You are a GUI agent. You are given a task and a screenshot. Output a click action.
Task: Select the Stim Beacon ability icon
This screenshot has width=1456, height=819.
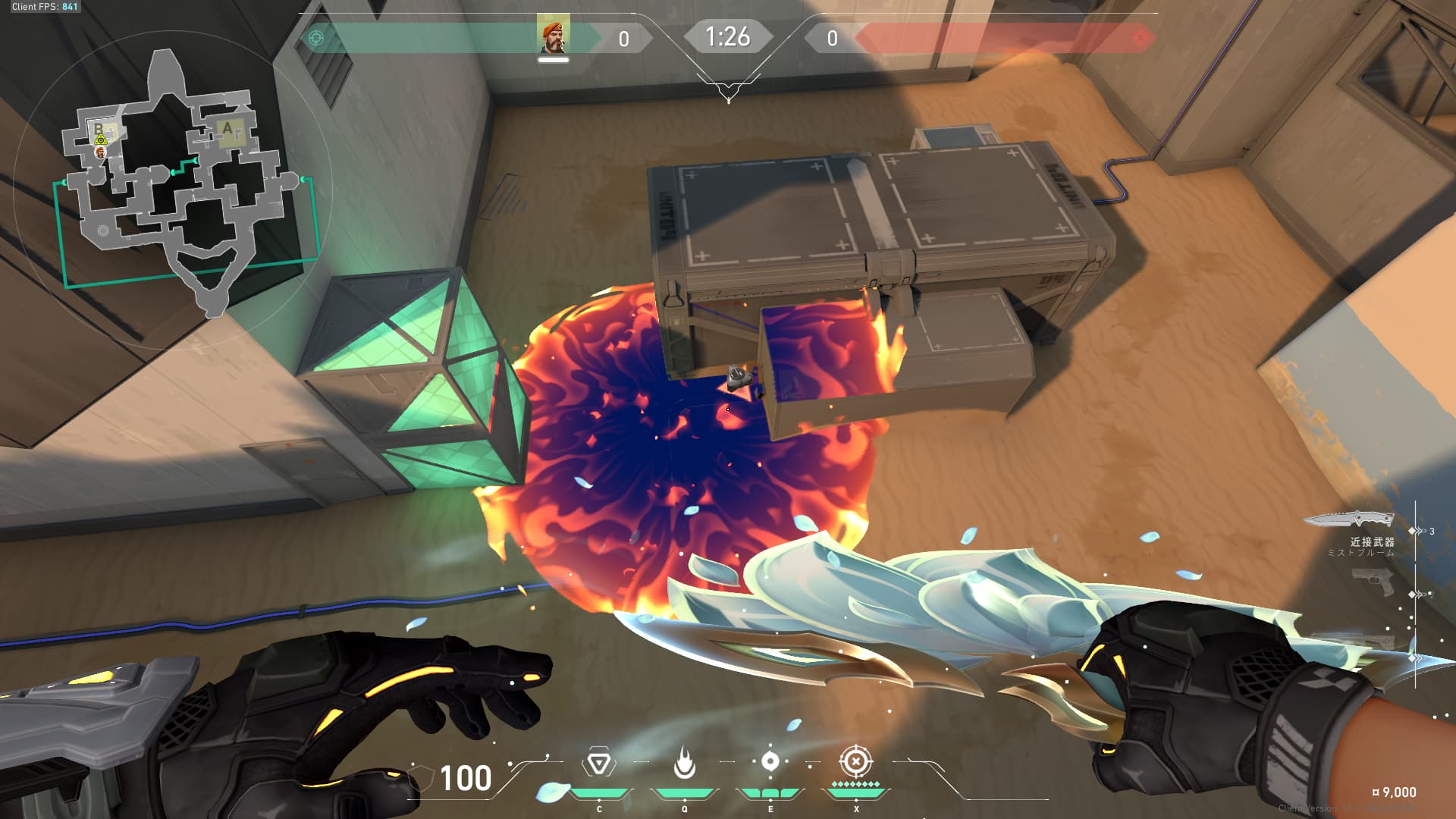(x=598, y=763)
